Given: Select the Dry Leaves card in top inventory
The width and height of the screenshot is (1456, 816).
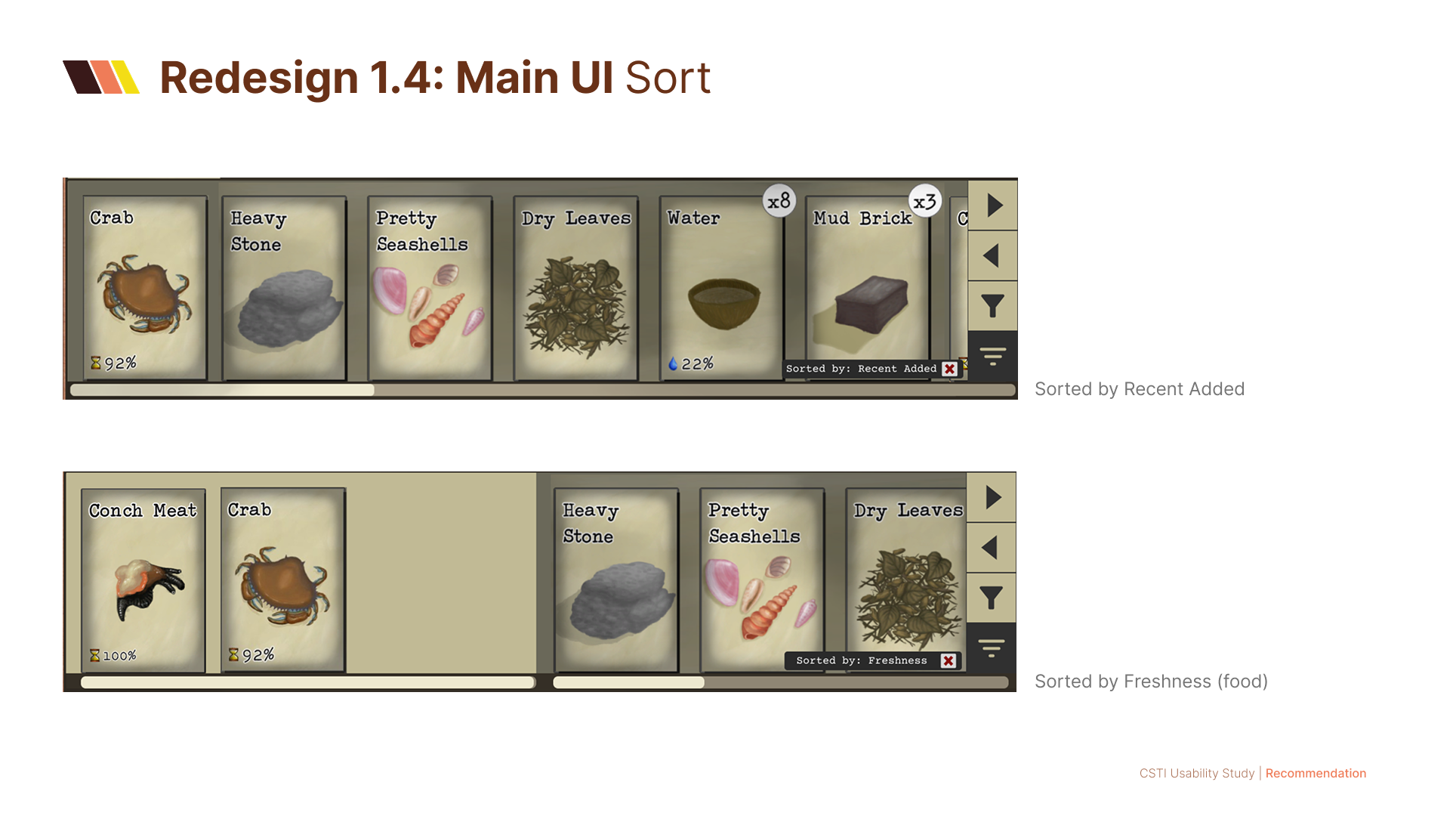Looking at the screenshot, I should coord(574,287).
